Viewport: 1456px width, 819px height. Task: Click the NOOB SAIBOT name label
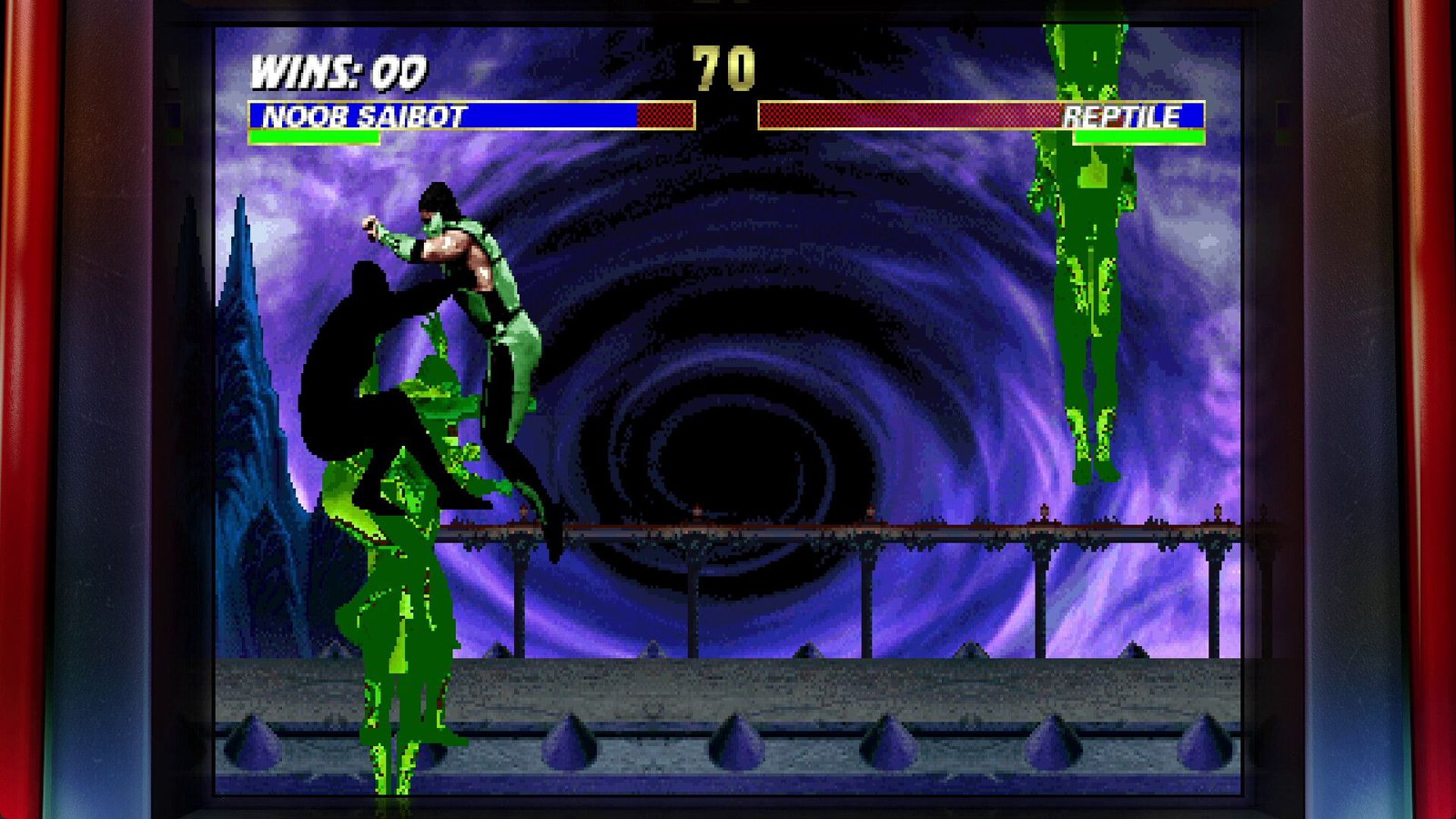360,116
